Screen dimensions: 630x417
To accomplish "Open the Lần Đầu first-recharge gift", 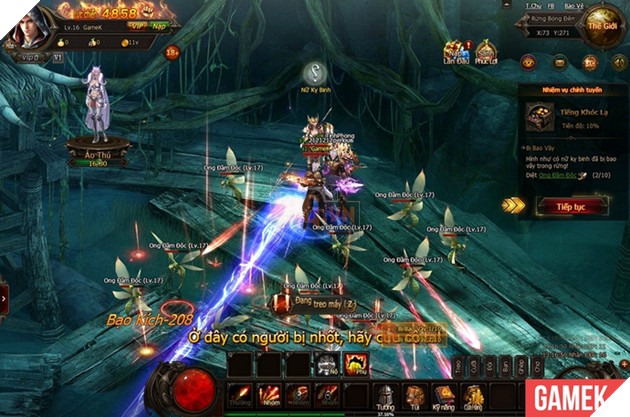I will 458,53.
